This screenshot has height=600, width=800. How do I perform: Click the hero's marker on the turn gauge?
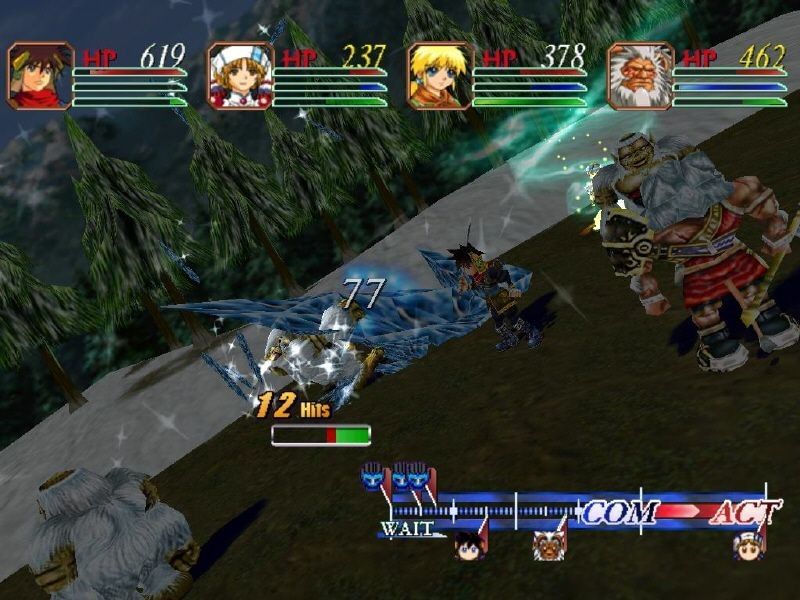coord(470,545)
